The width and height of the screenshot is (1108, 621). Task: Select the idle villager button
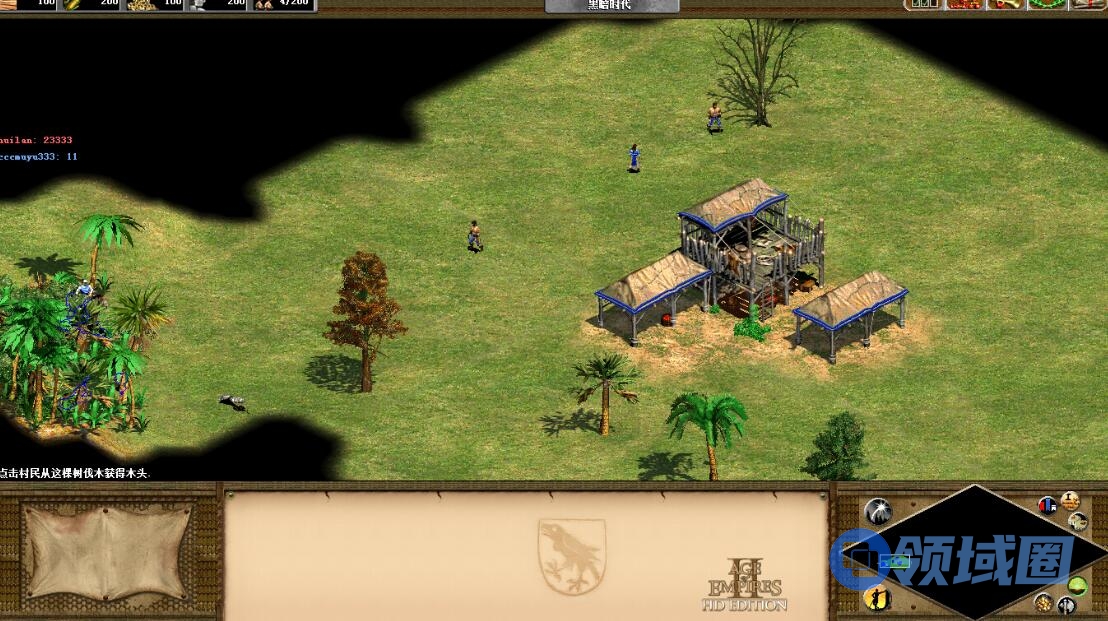click(876, 597)
